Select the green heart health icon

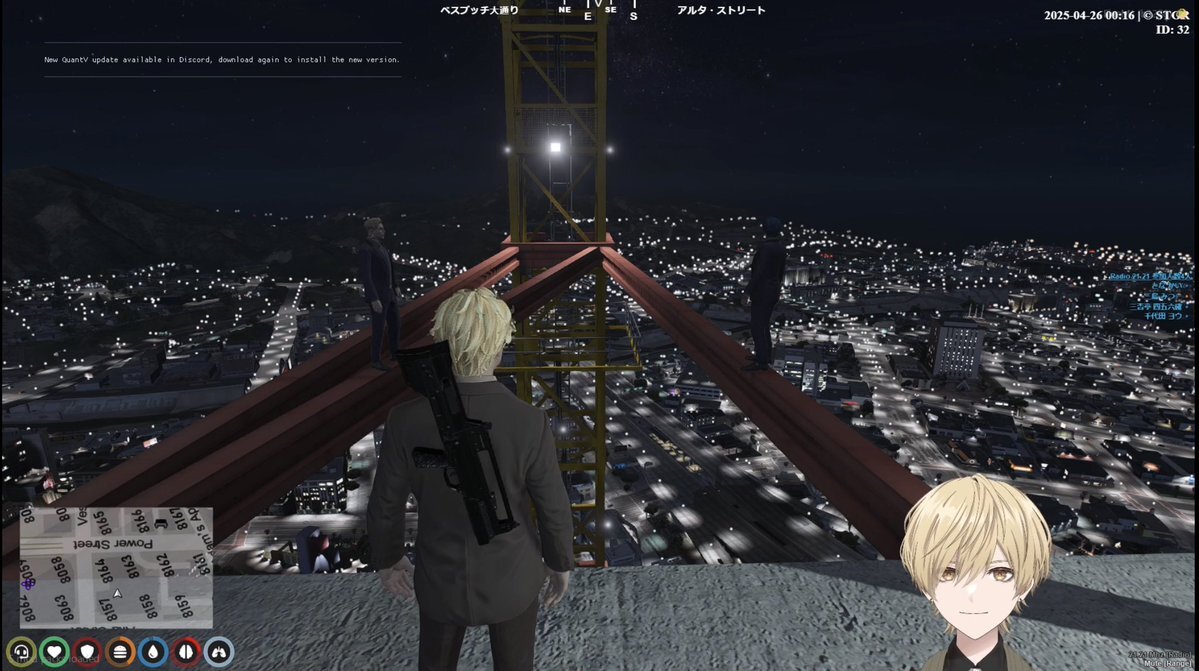[x=54, y=653]
